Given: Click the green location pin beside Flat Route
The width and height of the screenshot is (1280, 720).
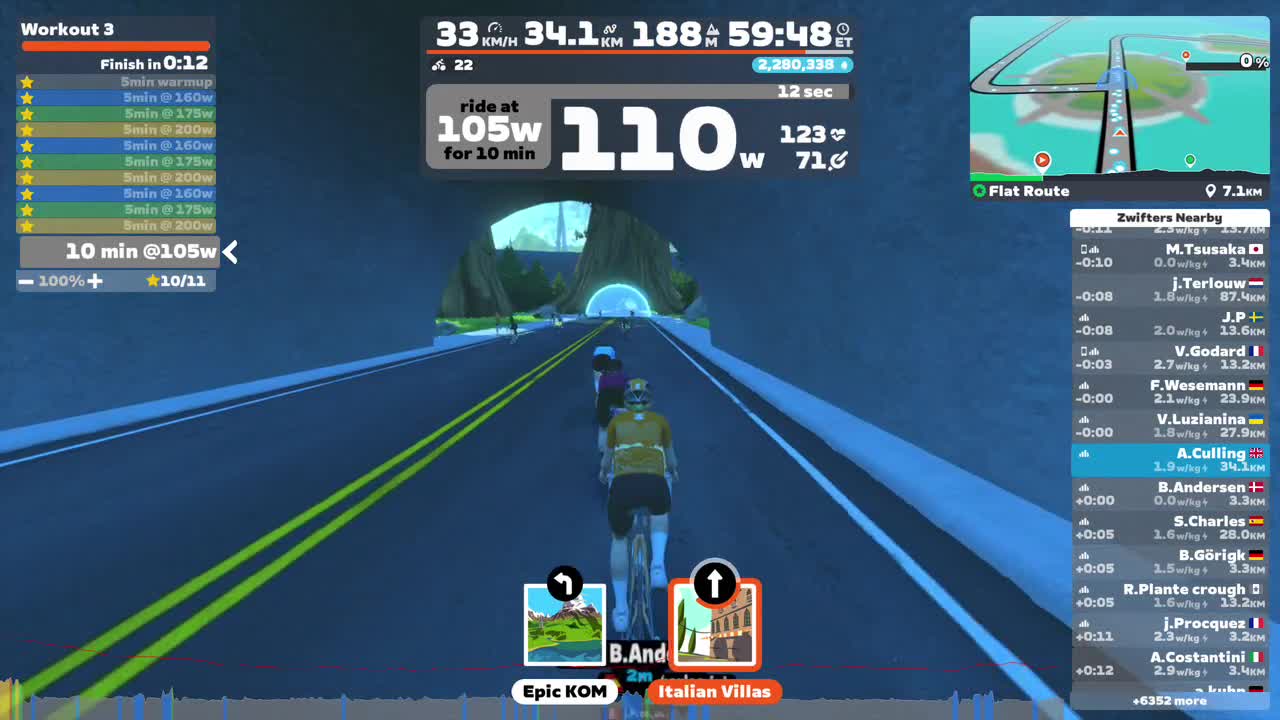Looking at the screenshot, I should point(978,191).
